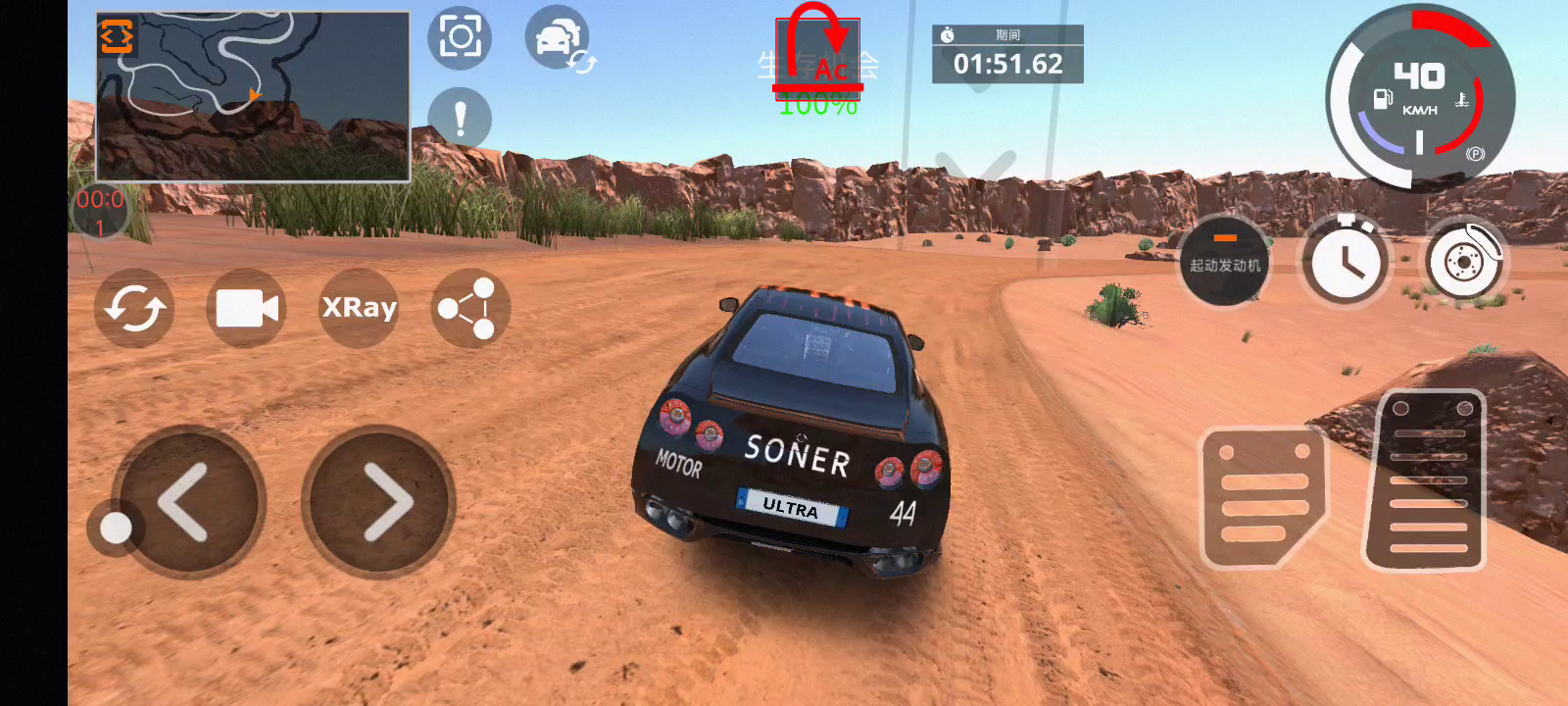Viewport: 1568px width, 706px height.
Task: Open the track minimap
Action: pyautogui.click(x=253, y=98)
